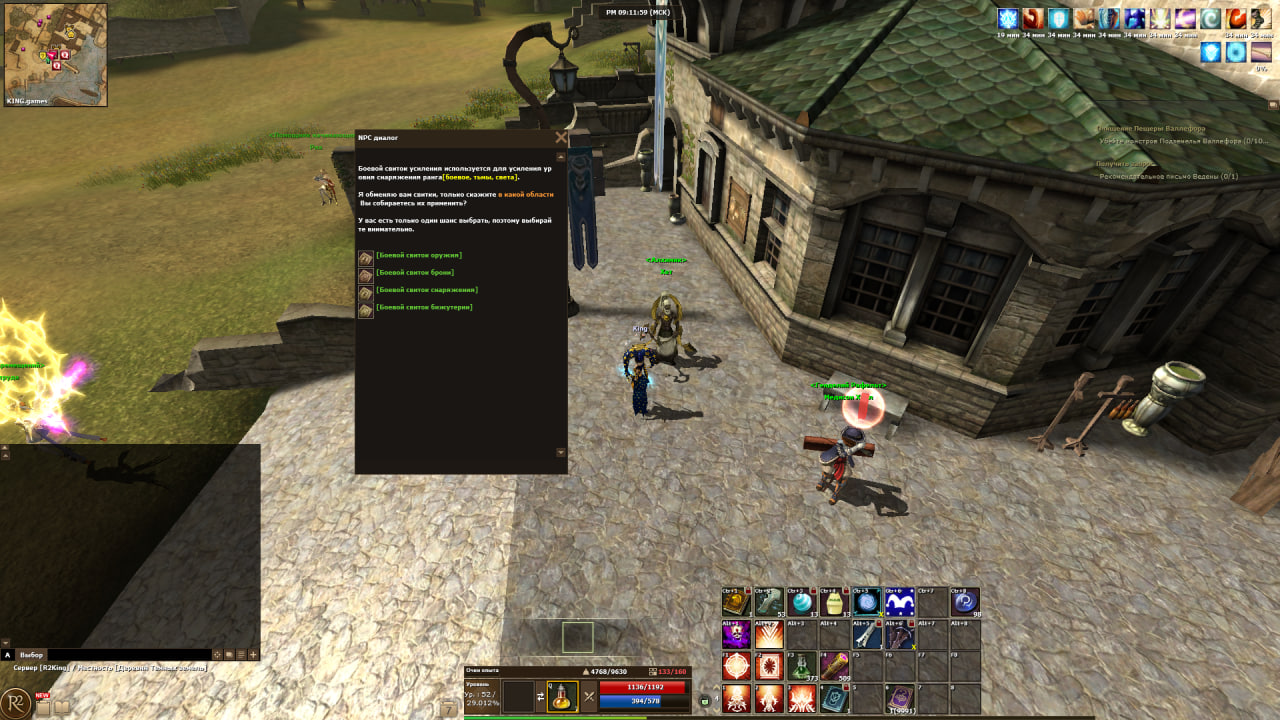This screenshot has width=1280, height=720.
Task: Use the white sword in Alt+5 slot
Action: [x=867, y=635]
